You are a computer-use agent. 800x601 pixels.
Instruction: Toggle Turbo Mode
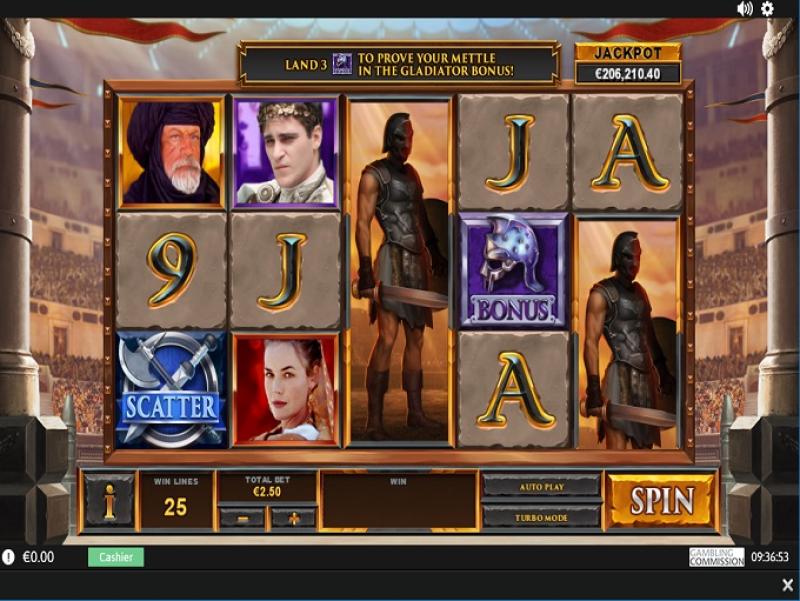click(x=541, y=516)
